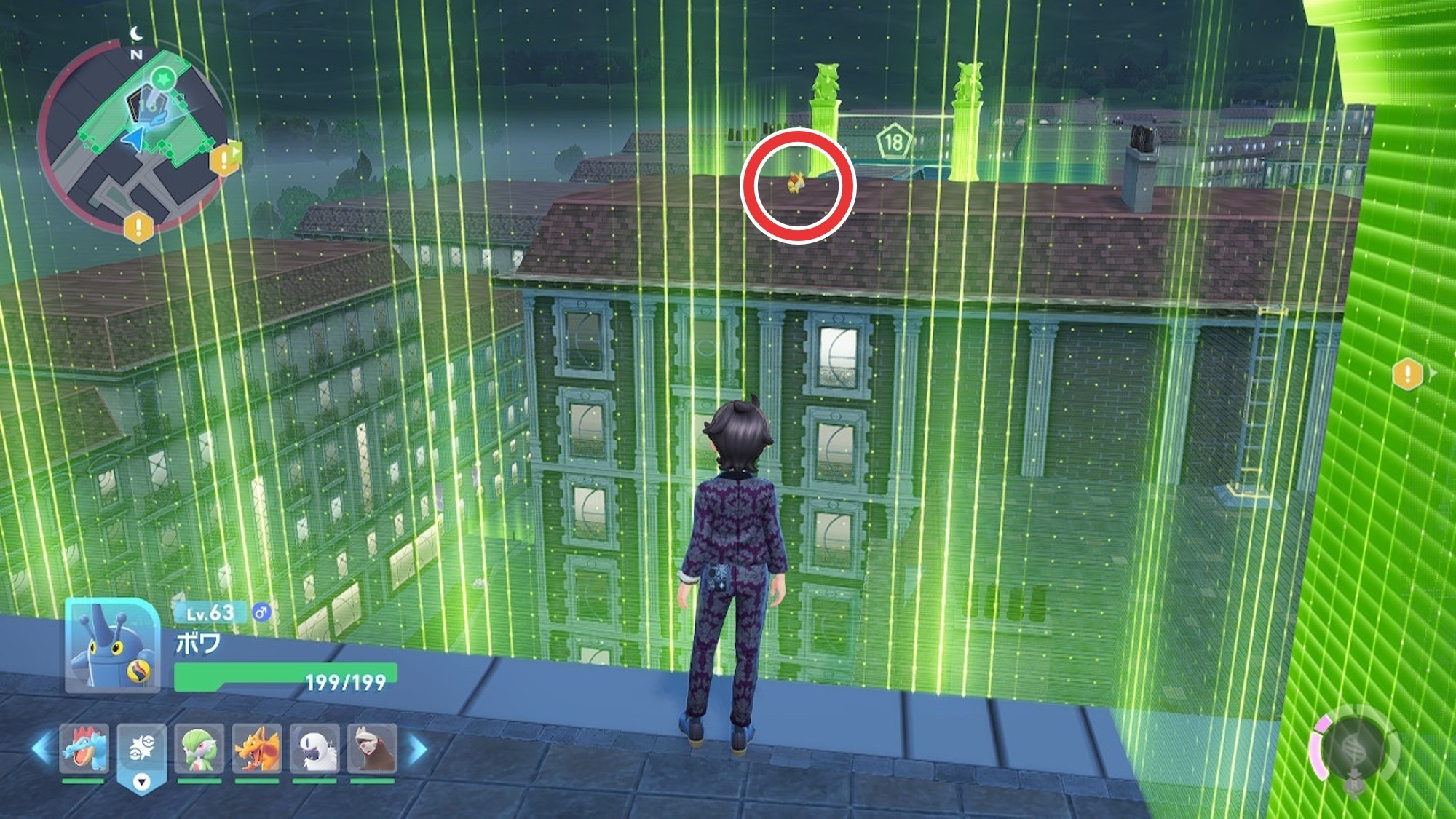Switch to Feraligatr in the party bar
Image resolution: width=1456 pixels, height=819 pixels.
84,748
